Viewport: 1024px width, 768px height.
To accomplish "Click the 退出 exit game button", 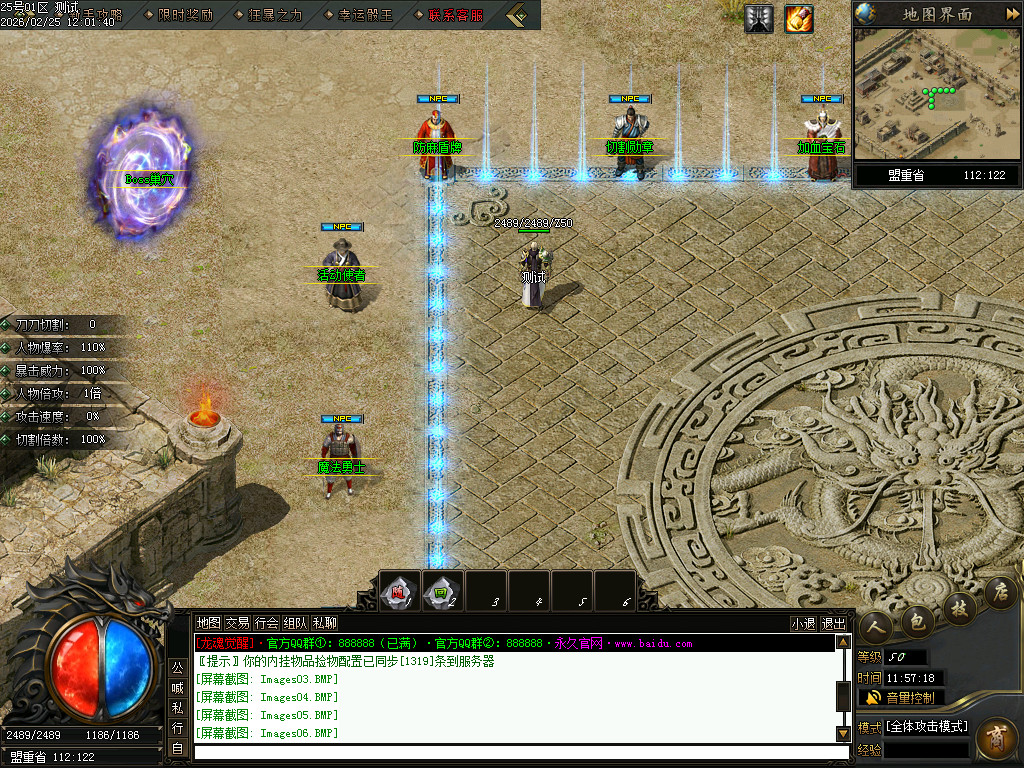I will (x=833, y=623).
